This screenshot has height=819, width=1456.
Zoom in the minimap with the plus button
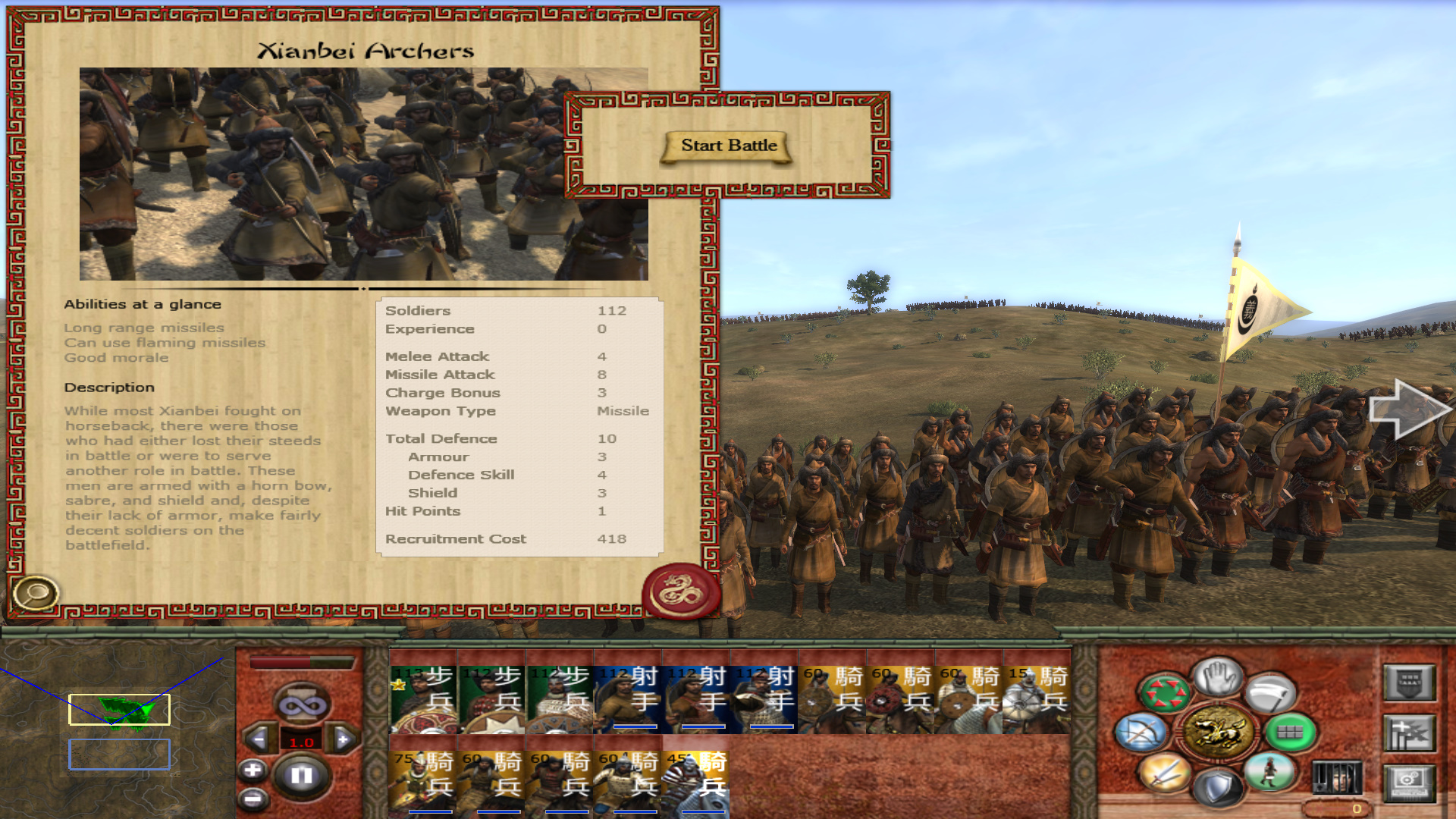click(x=253, y=770)
